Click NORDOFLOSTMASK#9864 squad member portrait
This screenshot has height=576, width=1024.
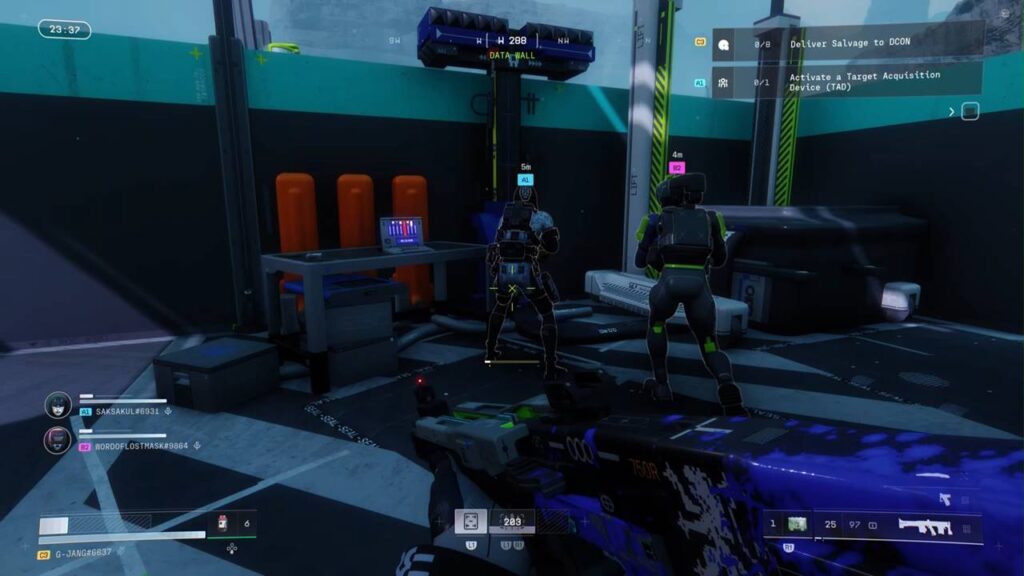point(58,439)
